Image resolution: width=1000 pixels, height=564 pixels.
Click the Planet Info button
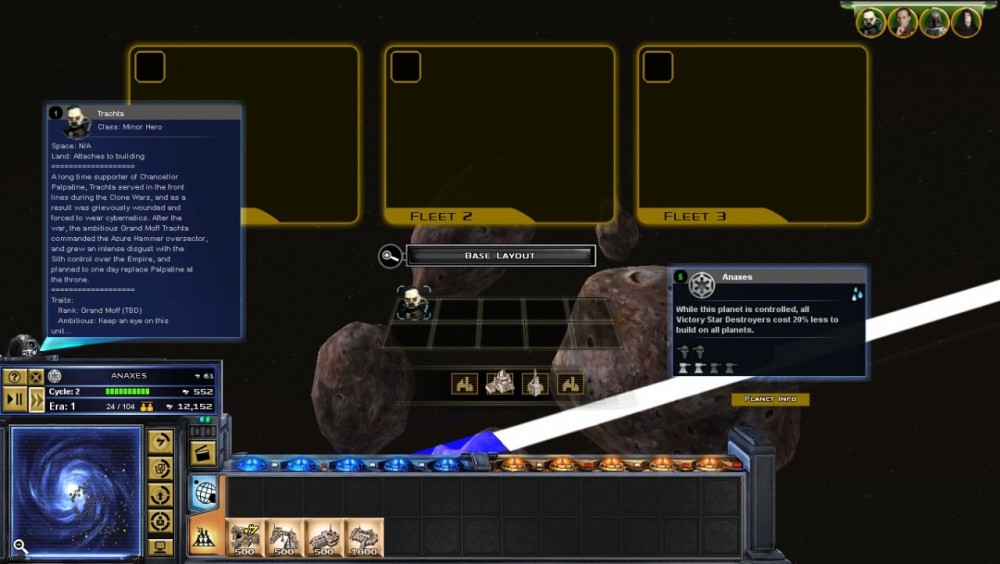770,399
